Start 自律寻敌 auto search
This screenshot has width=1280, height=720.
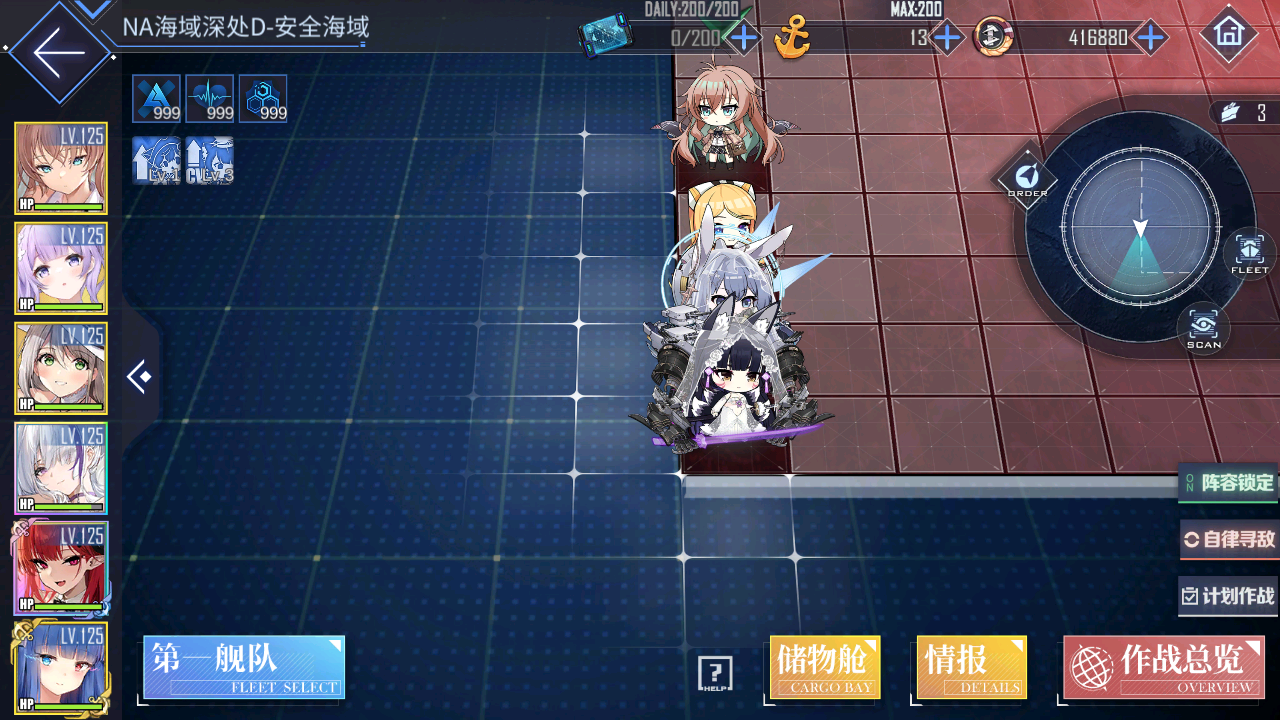coord(1229,540)
